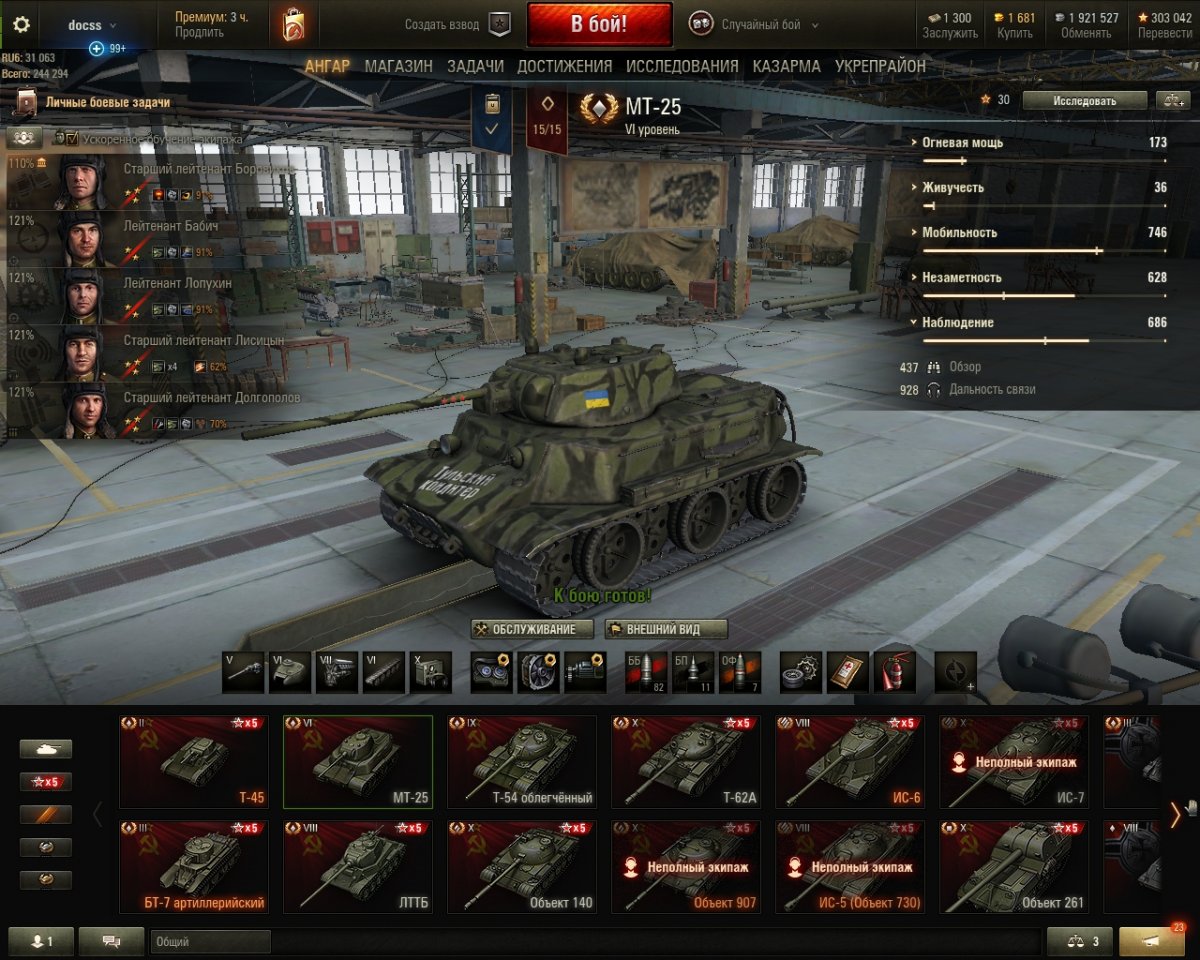Click the Исследовать research button
1200x960 pixels.
(x=1084, y=100)
